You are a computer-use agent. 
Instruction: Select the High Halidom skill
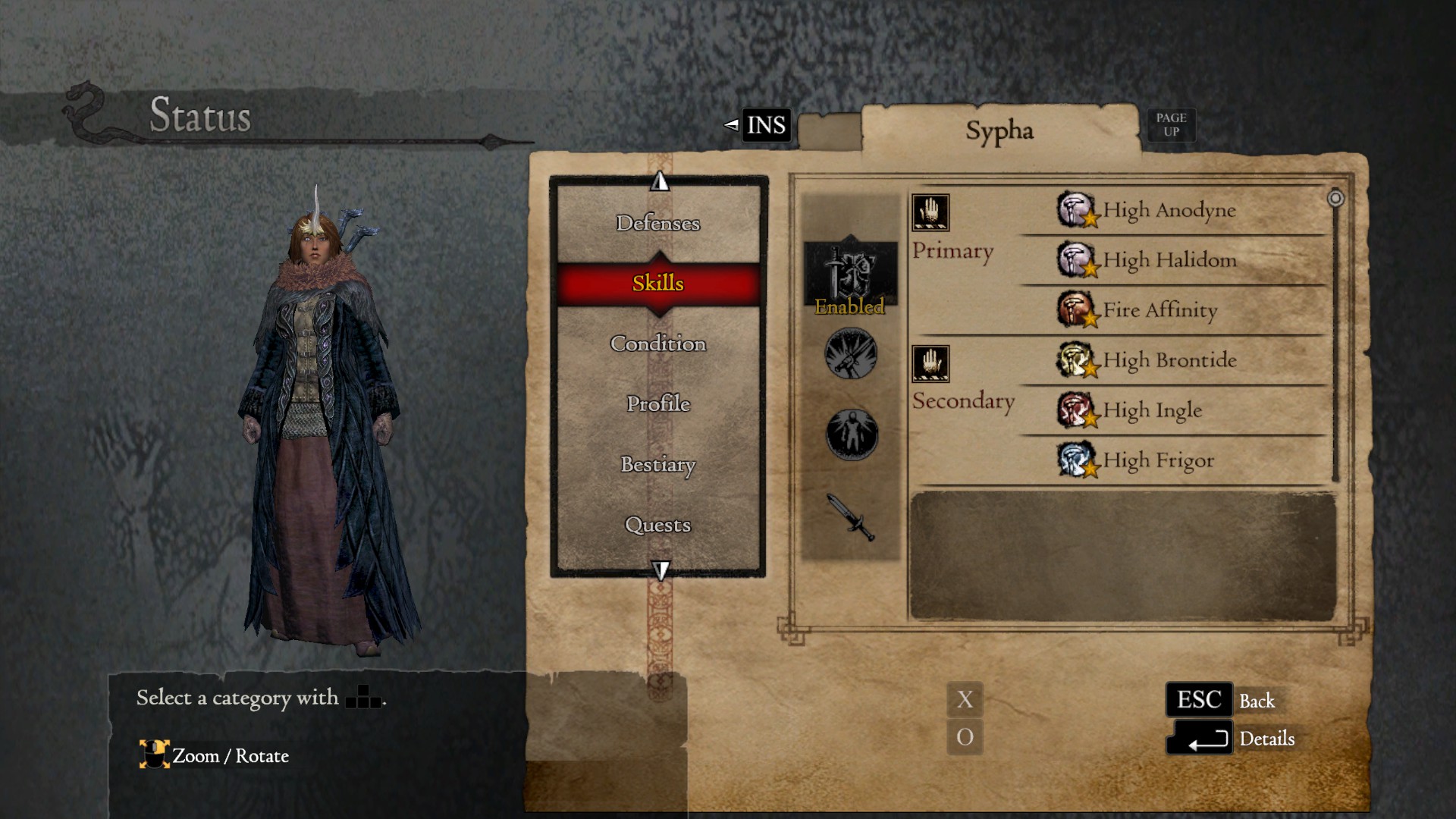tap(1169, 260)
